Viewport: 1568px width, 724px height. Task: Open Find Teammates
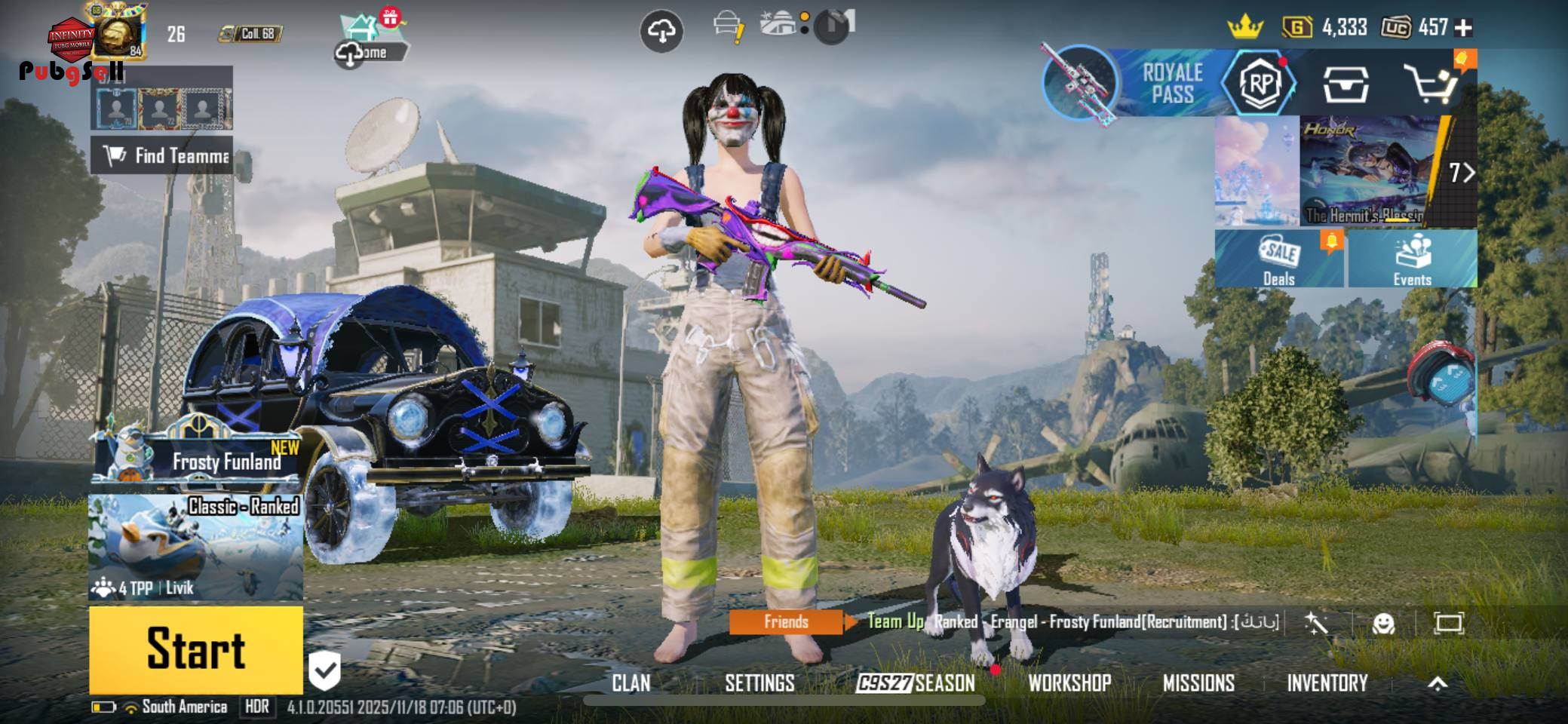tap(162, 155)
